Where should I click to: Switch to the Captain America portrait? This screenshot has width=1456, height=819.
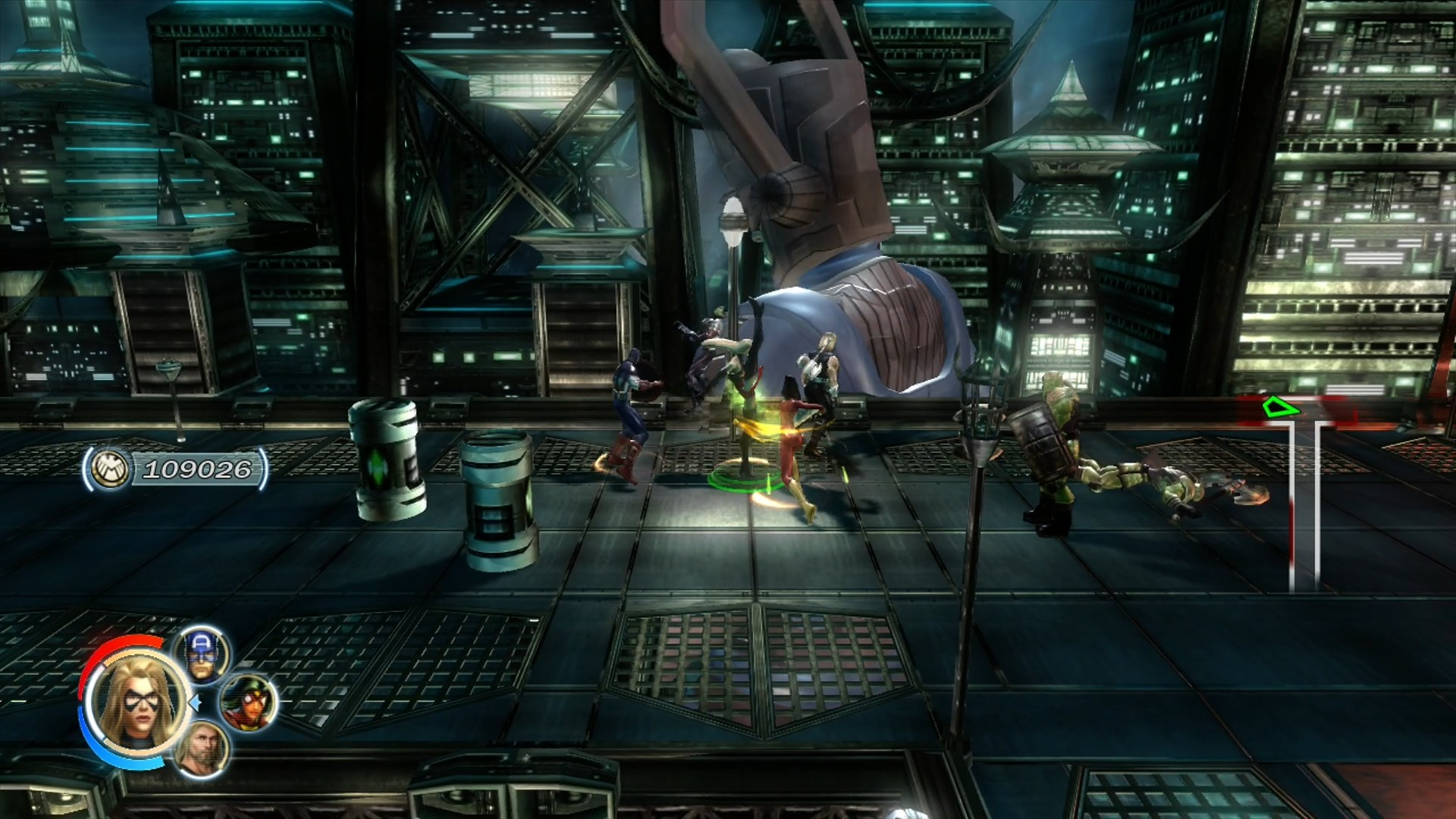click(x=201, y=654)
